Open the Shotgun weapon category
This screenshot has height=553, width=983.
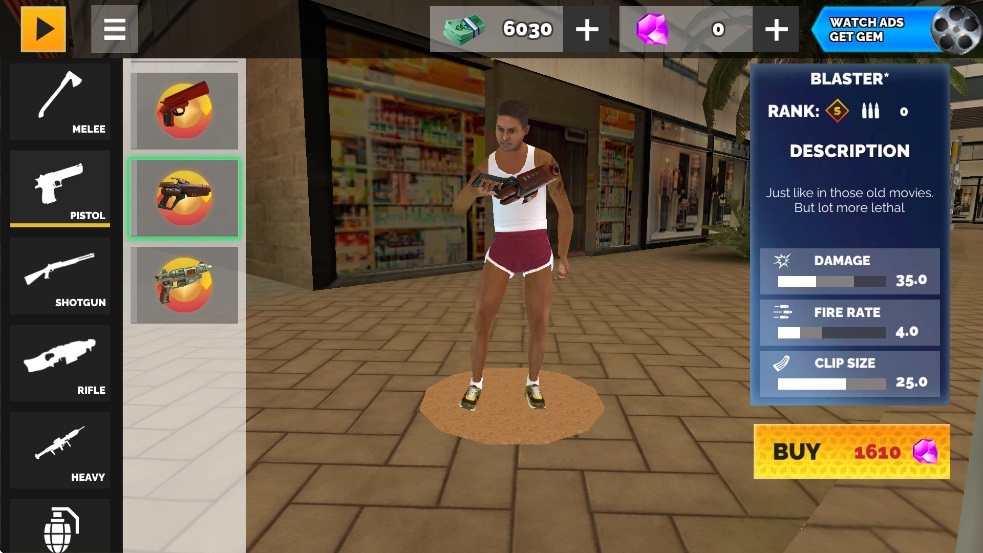pos(60,275)
